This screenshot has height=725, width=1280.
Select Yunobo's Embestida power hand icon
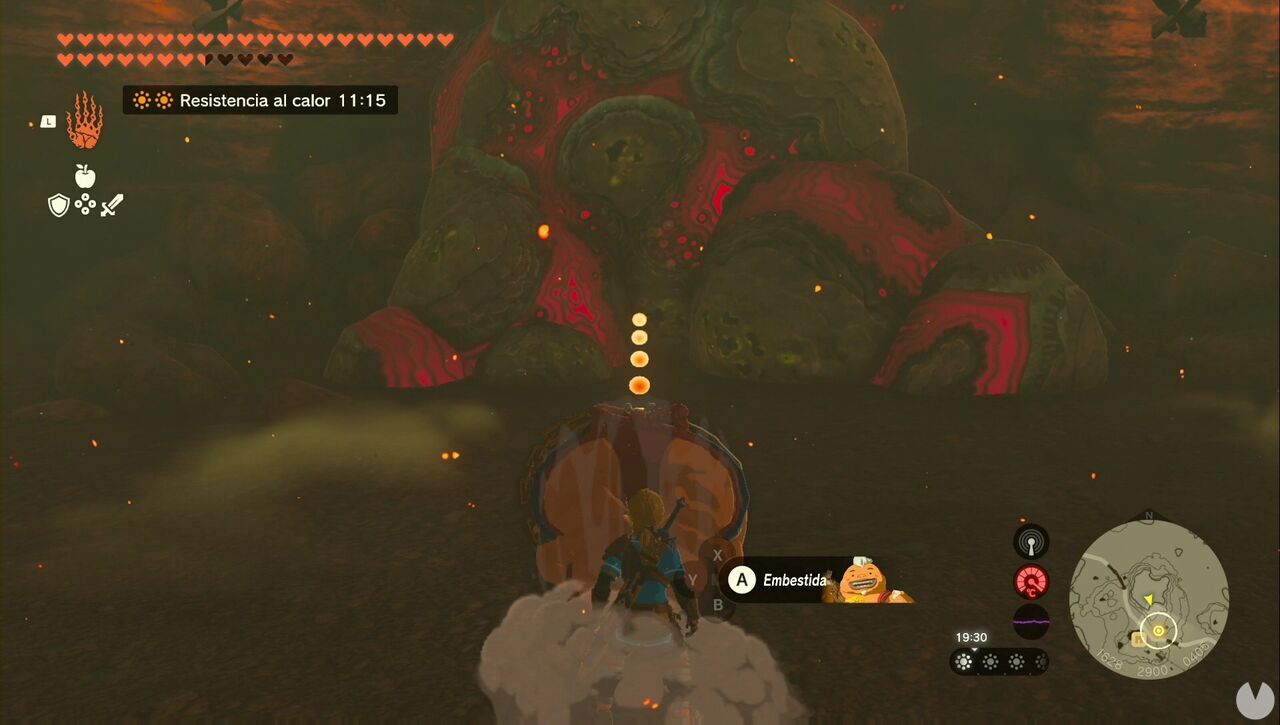coord(86,125)
